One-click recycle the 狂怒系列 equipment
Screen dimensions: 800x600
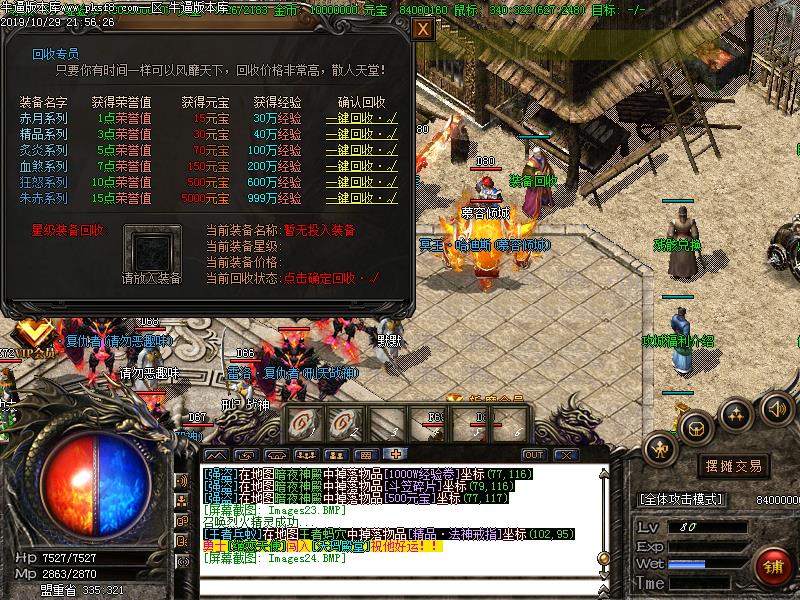[x=361, y=182]
